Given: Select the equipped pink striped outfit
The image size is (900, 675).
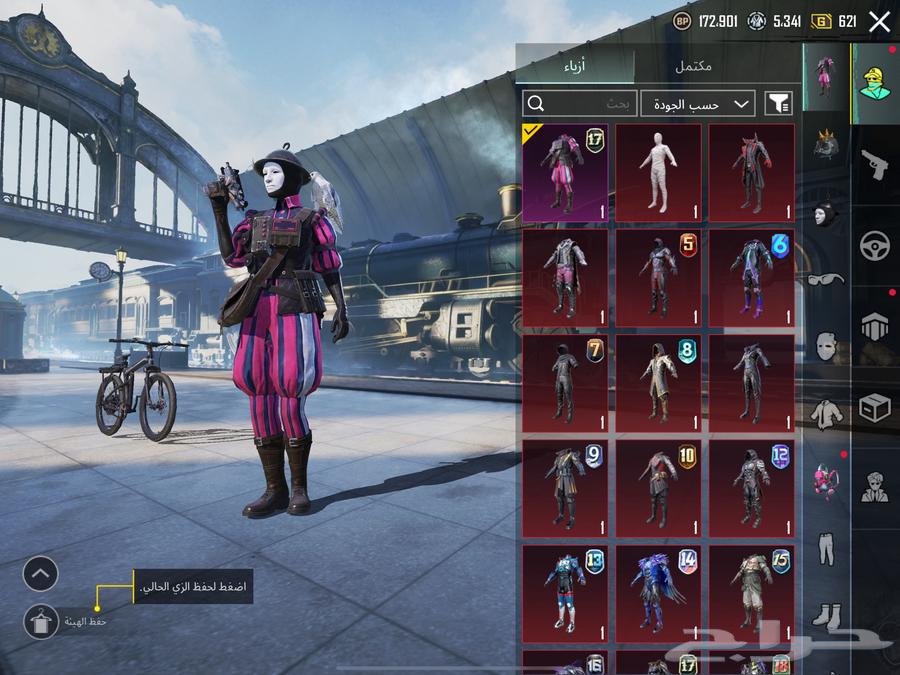Looking at the screenshot, I should click(564, 172).
